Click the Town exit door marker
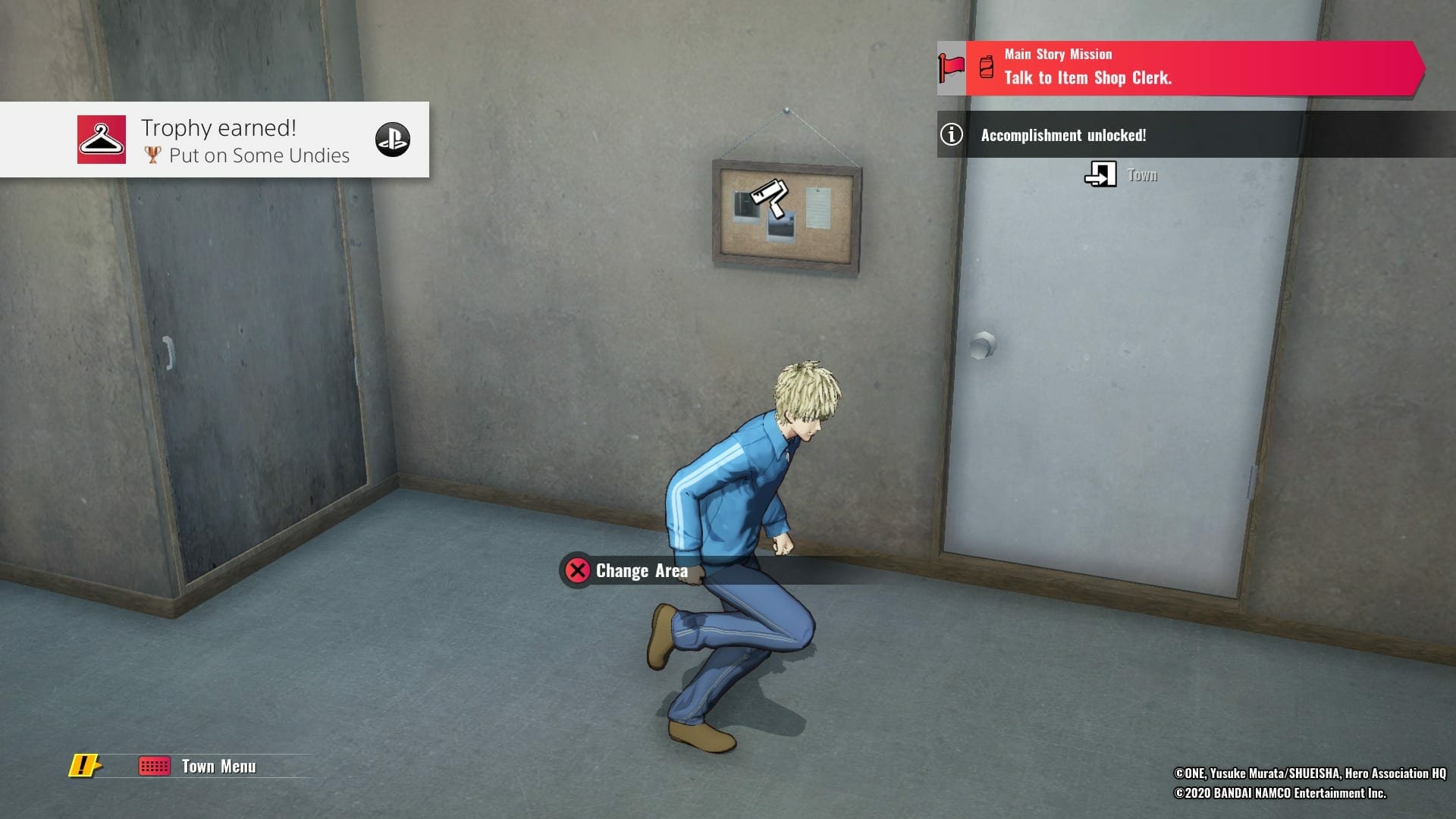 pyautogui.click(x=1100, y=174)
